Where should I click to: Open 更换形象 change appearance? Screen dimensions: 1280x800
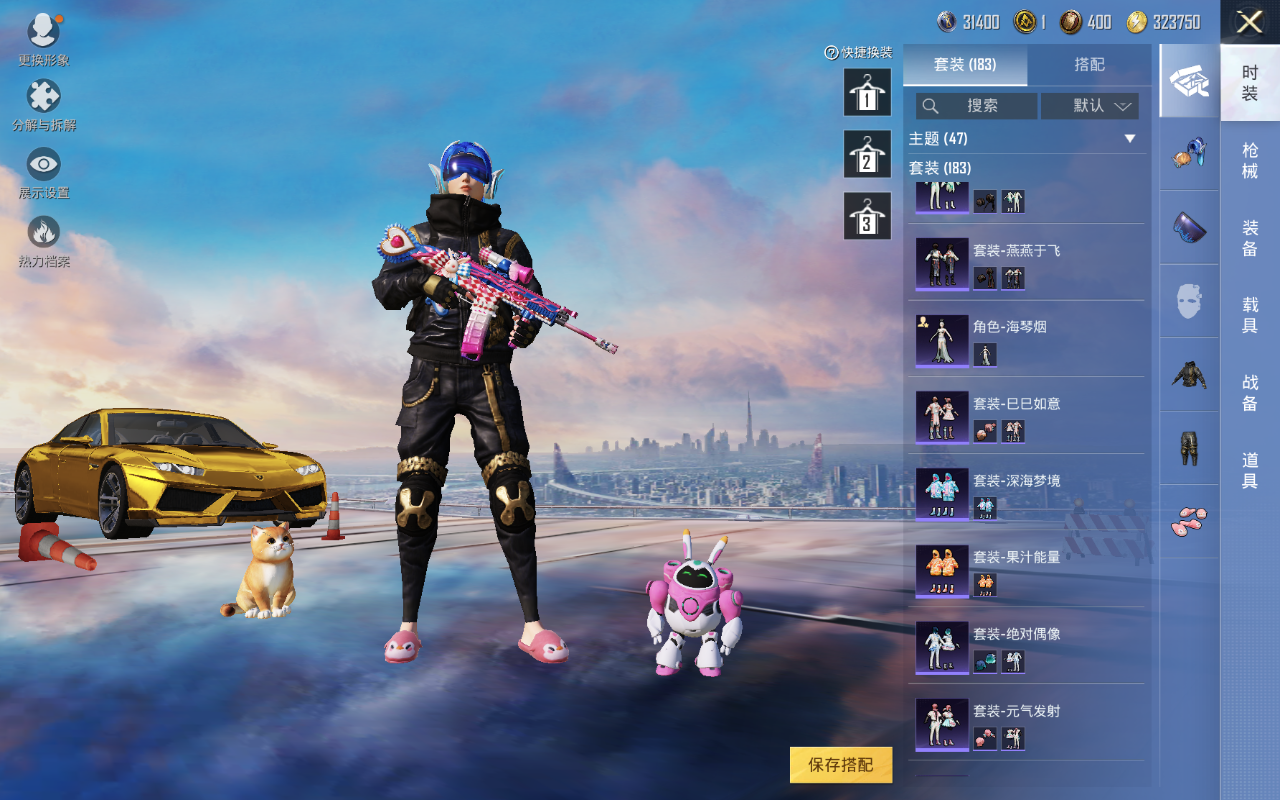tap(43, 38)
